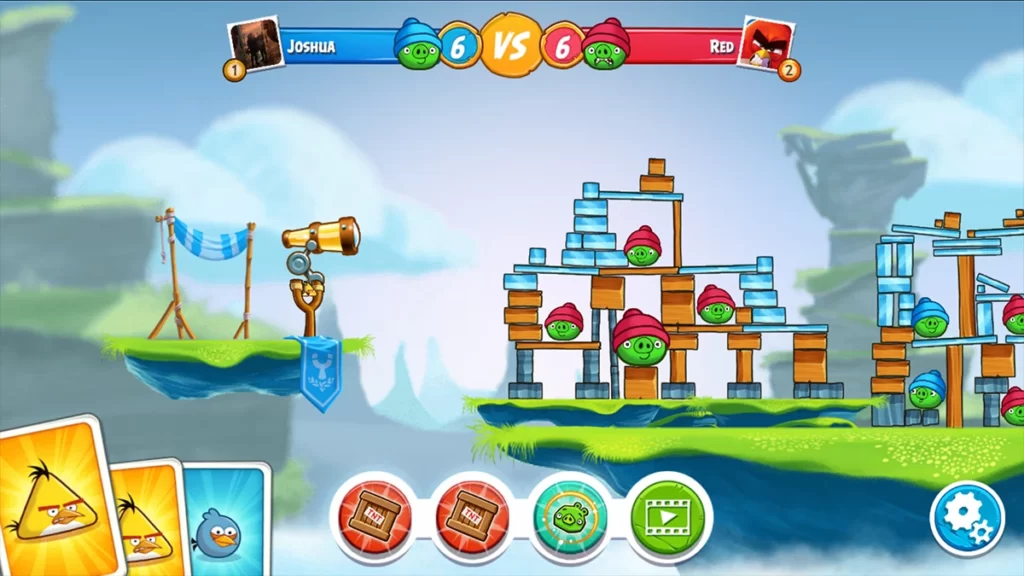View Joshua's player avatar

coord(256,43)
